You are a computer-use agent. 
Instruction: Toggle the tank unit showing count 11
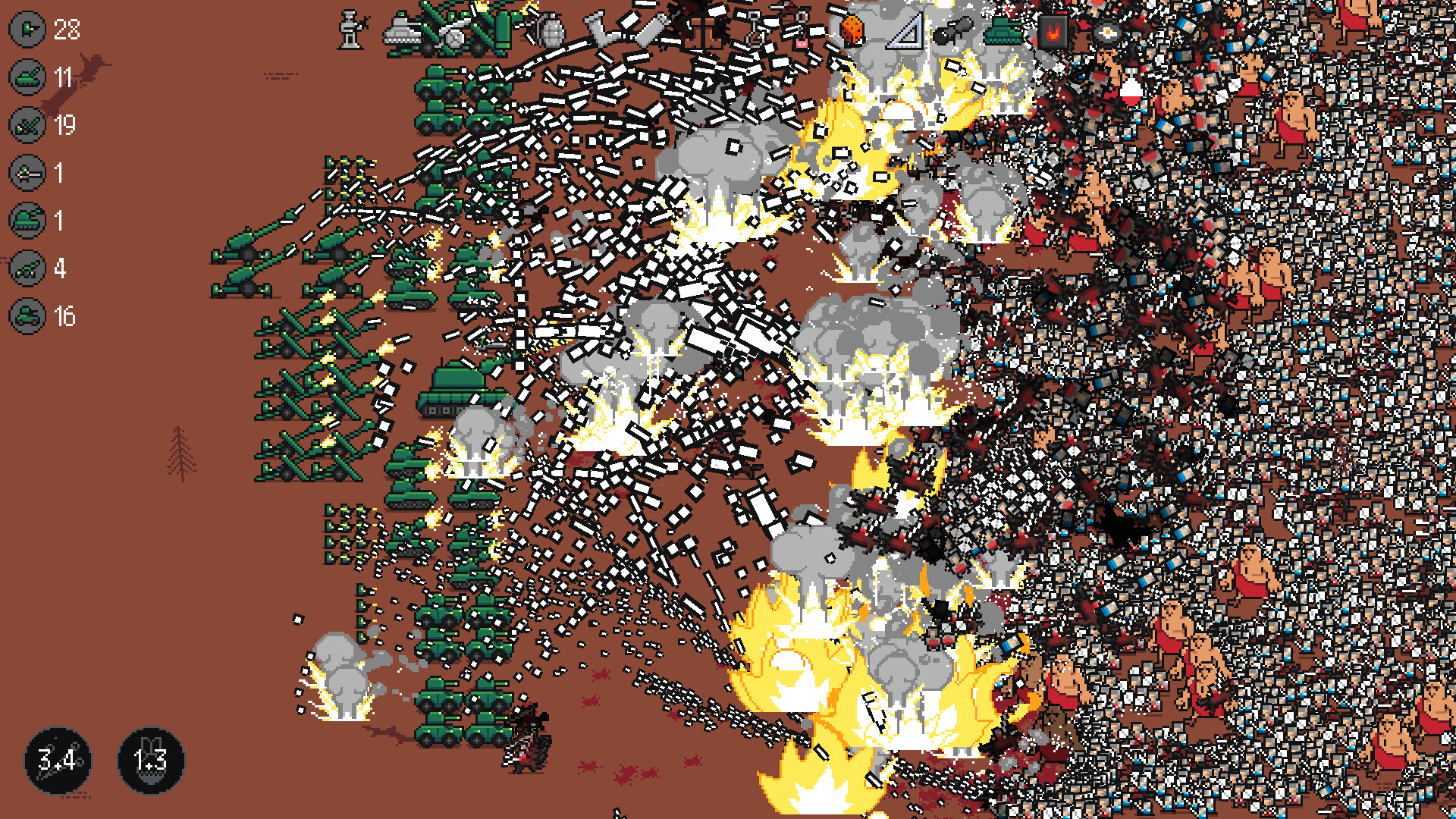(x=28, y=76)
